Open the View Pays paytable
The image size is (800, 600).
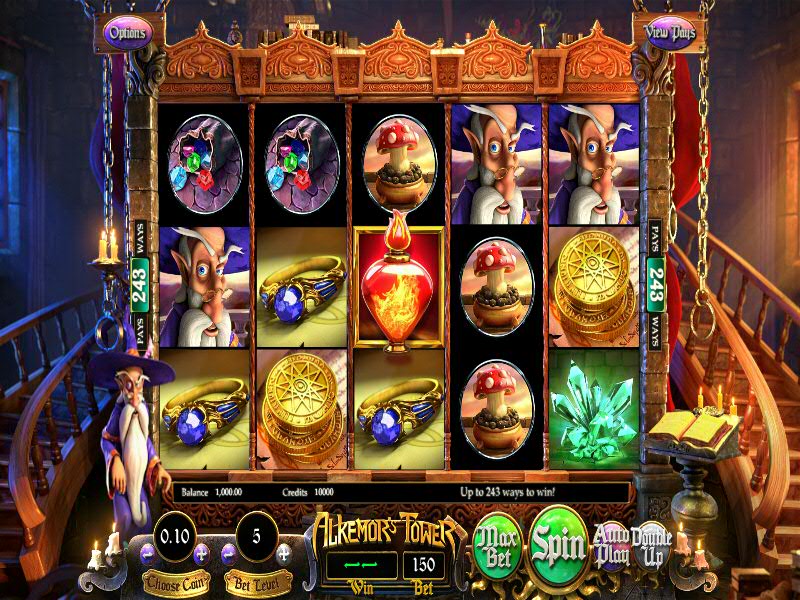pyautogui.click(x=670, y=31)
